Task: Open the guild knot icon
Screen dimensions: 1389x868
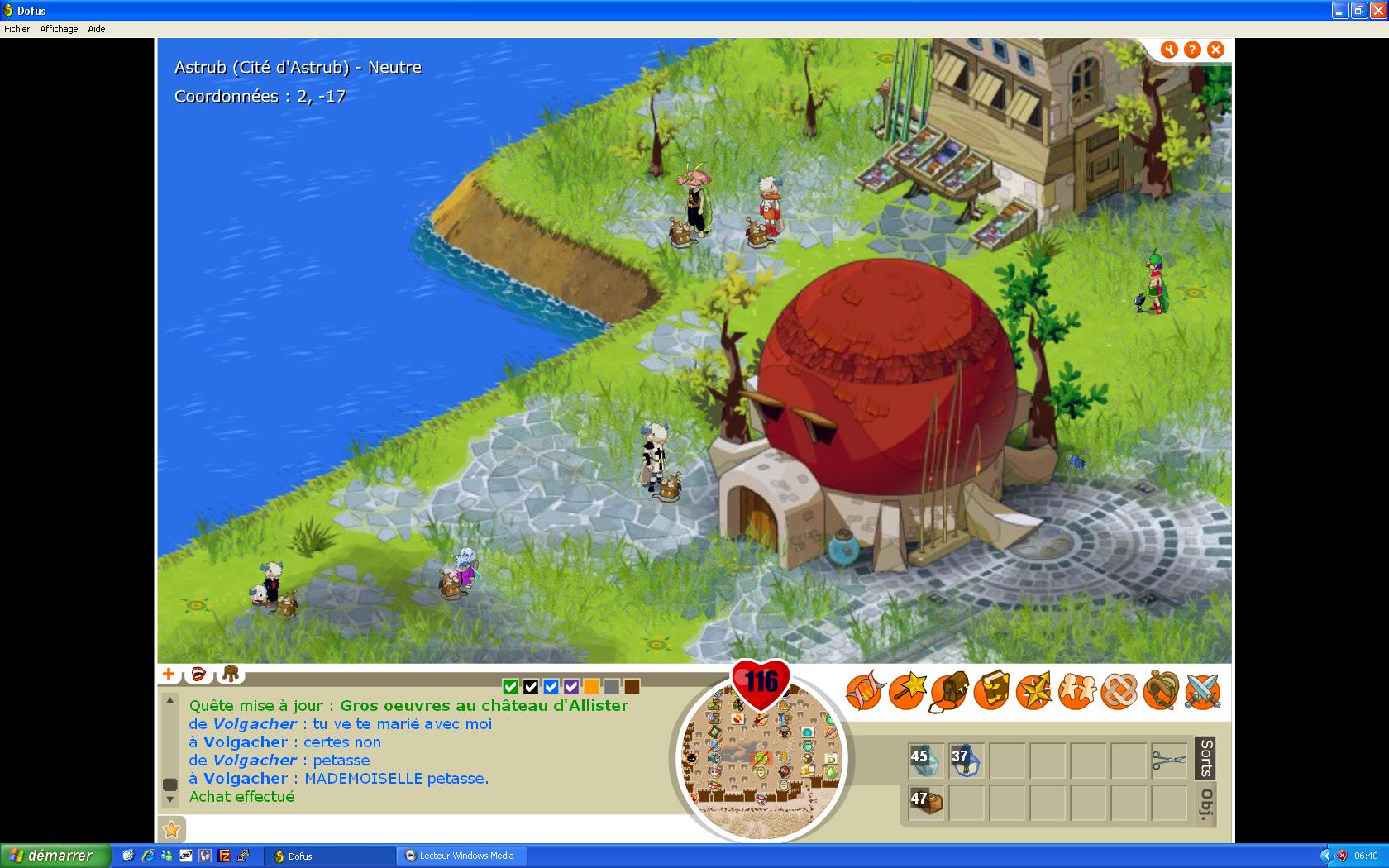Action: 1118,692
